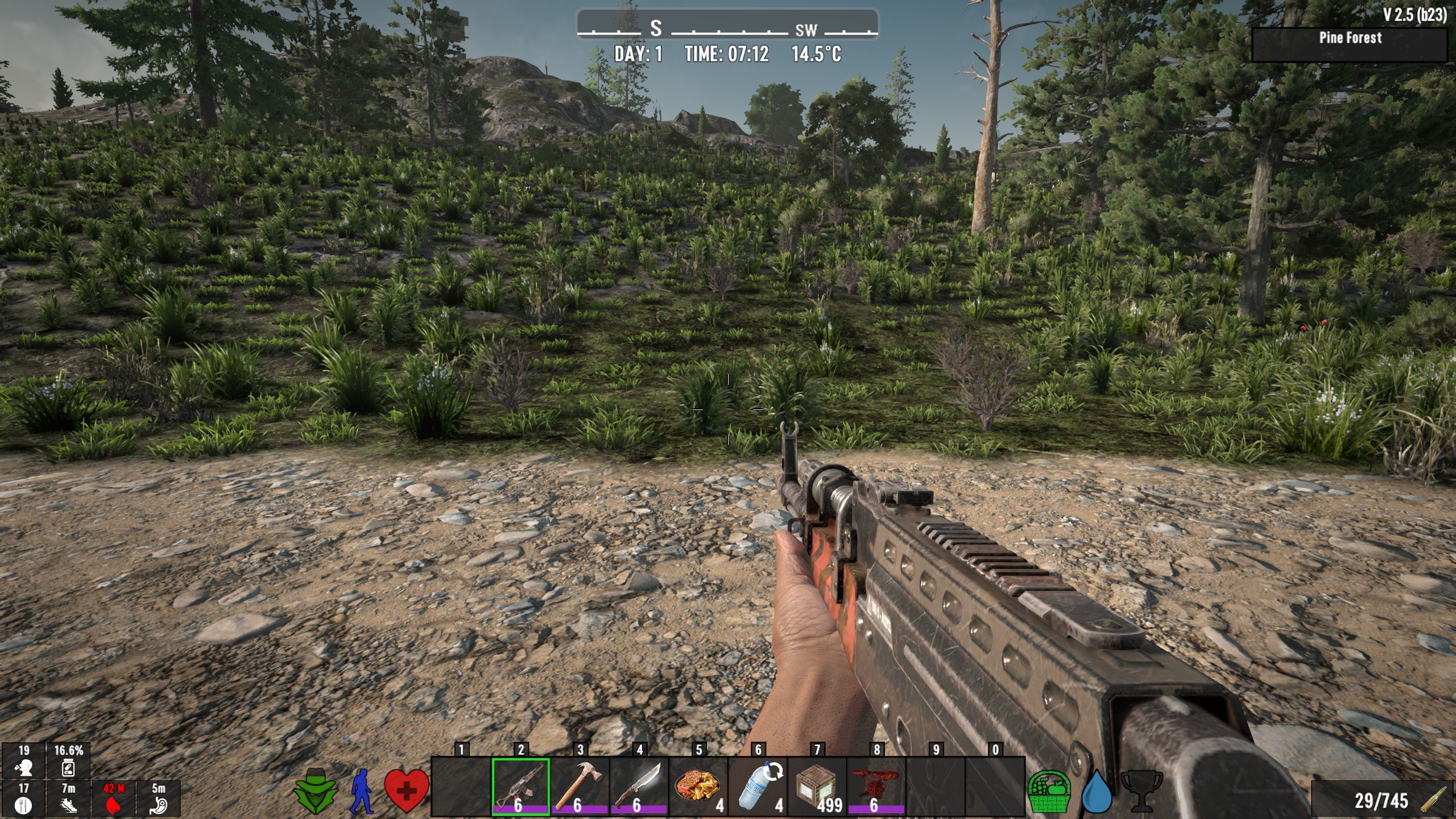Viewport: 1456px width, 819px height.
Task: Select the claw hammer hotbar slot
Action: (580, 787)
